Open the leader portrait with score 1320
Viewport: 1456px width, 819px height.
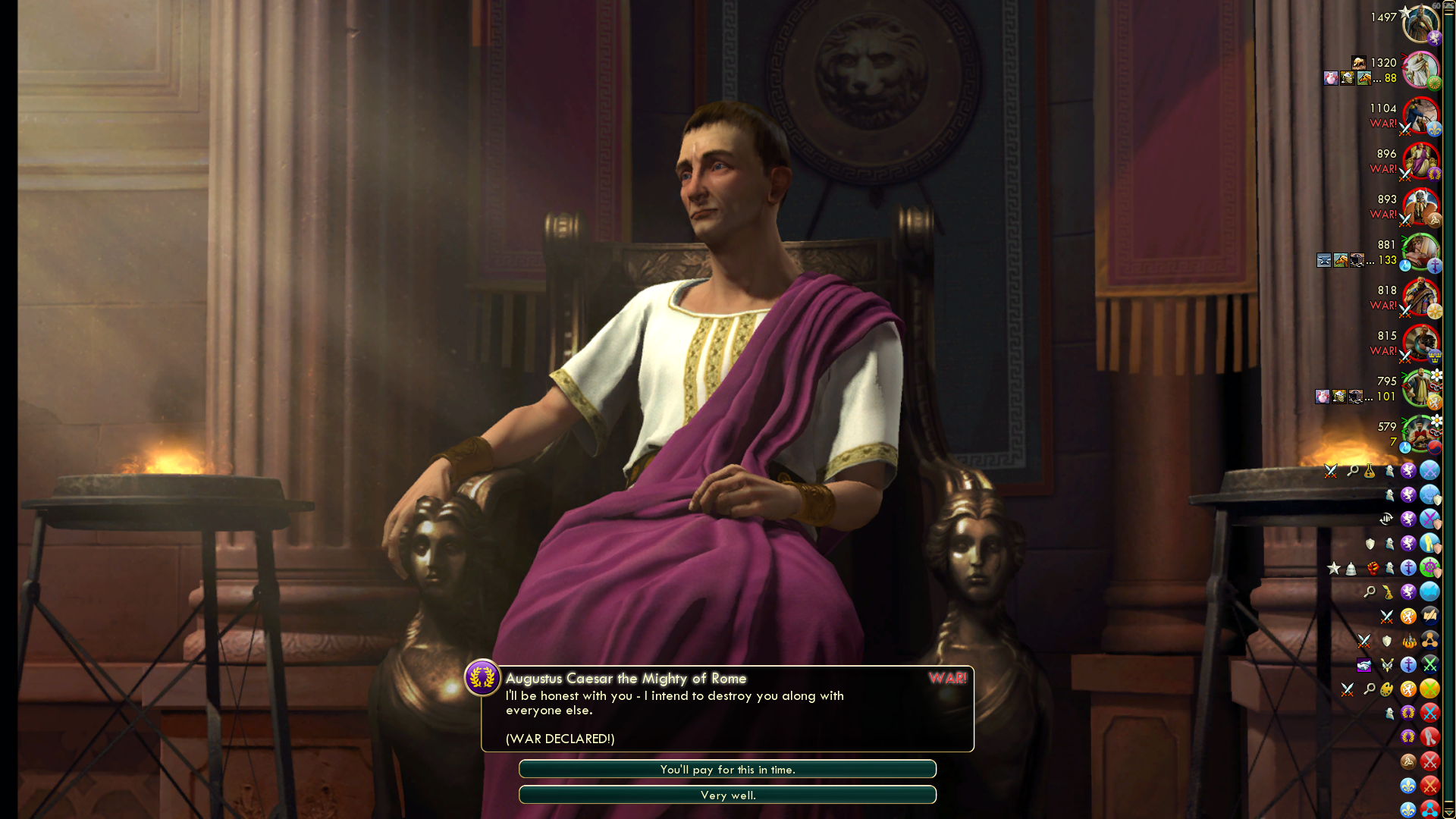point(1420,70)
